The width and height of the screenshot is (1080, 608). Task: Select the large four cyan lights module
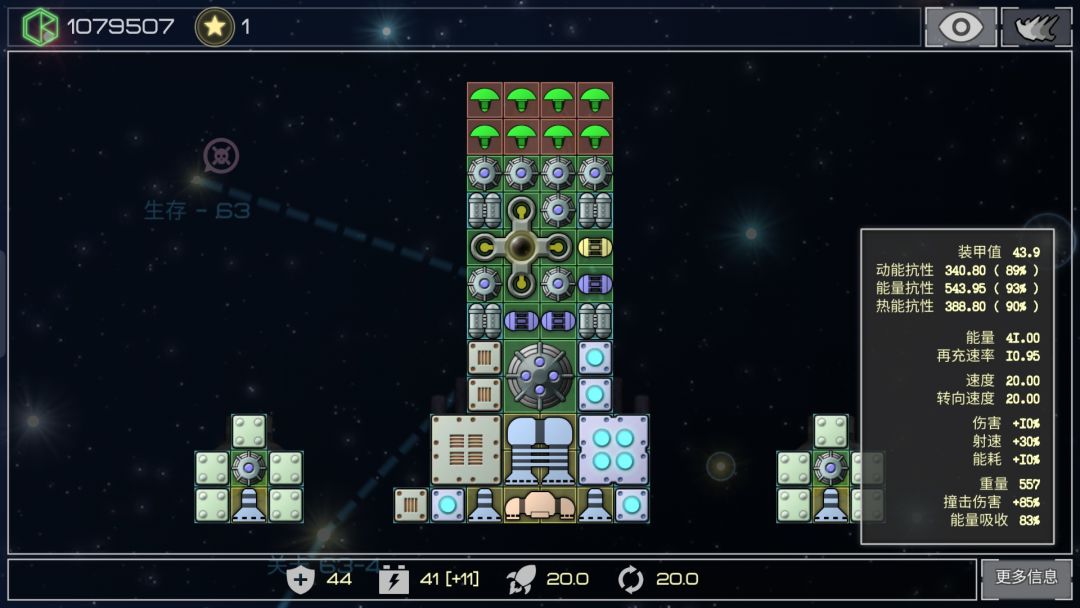click(x=613, y=449)
